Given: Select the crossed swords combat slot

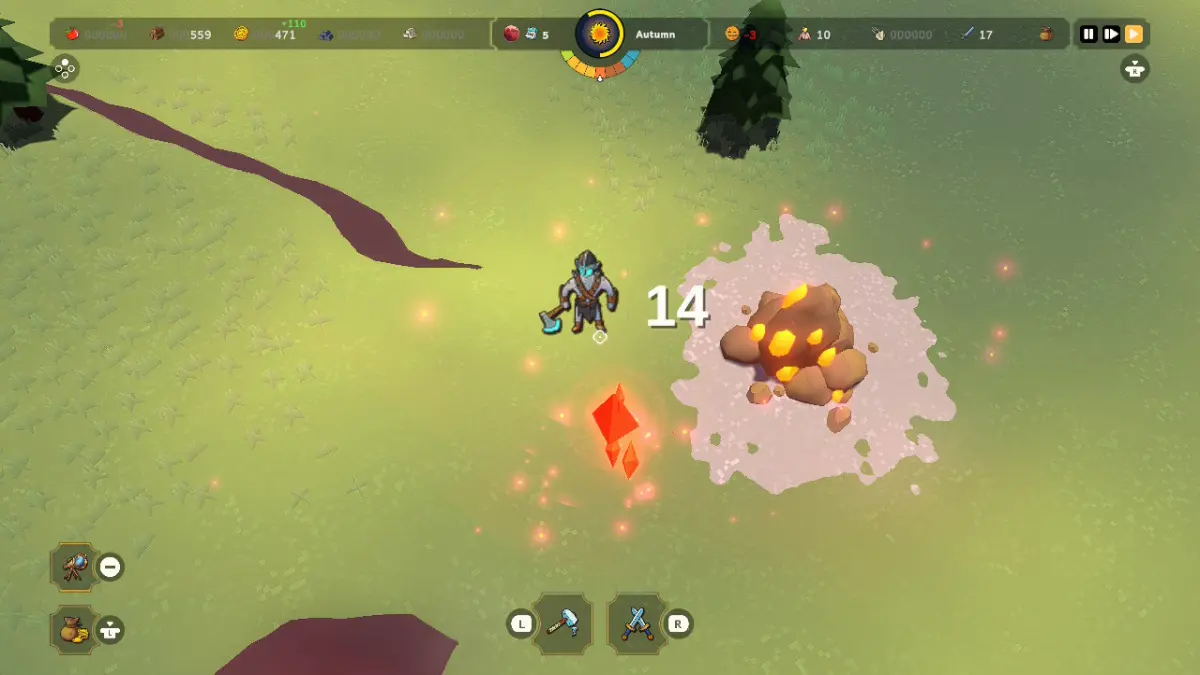Looking at the screenshot, I should click(635, 624).
